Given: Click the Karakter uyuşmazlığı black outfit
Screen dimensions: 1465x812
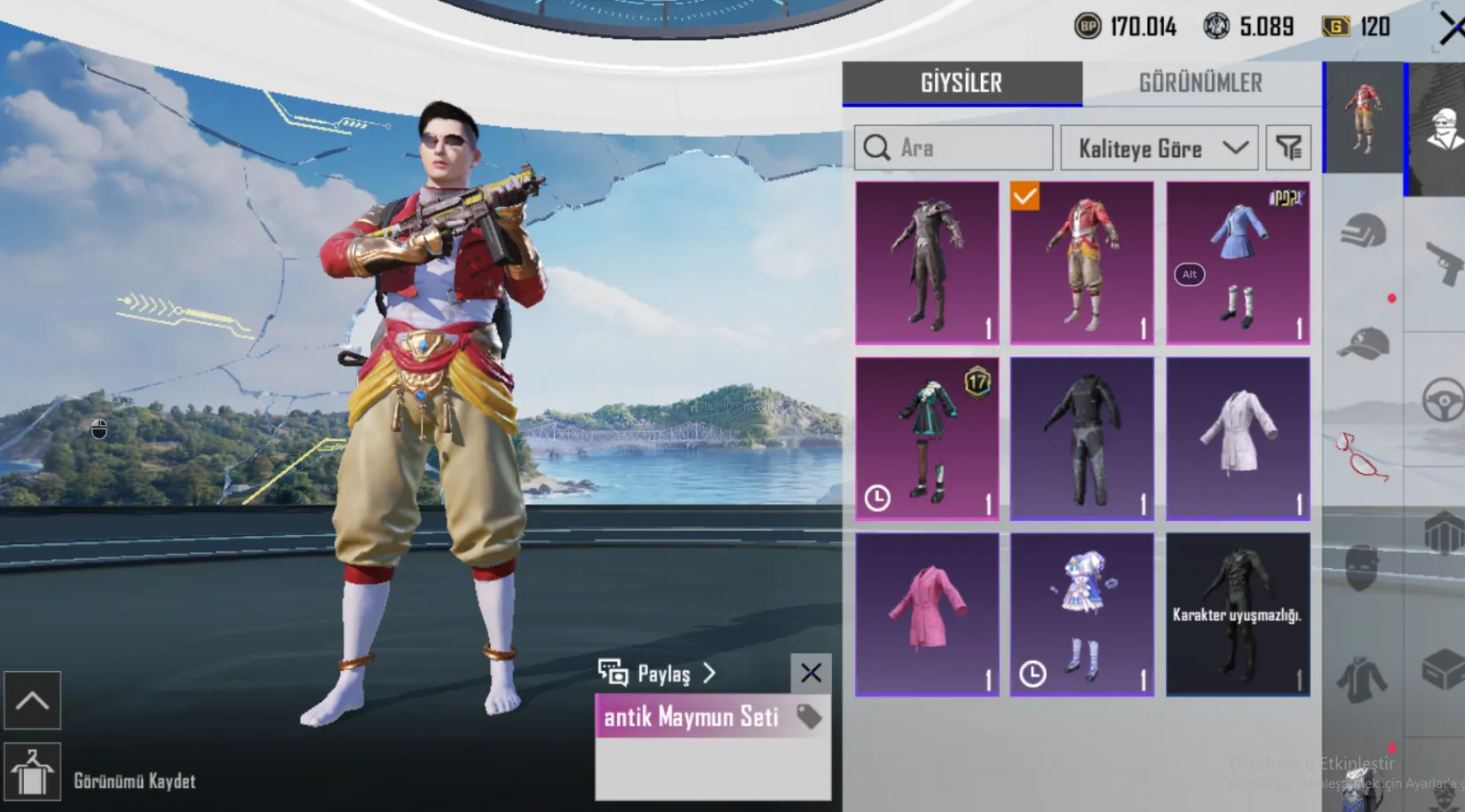Looking at the screenshot, I should click(x=1238, y=614).
